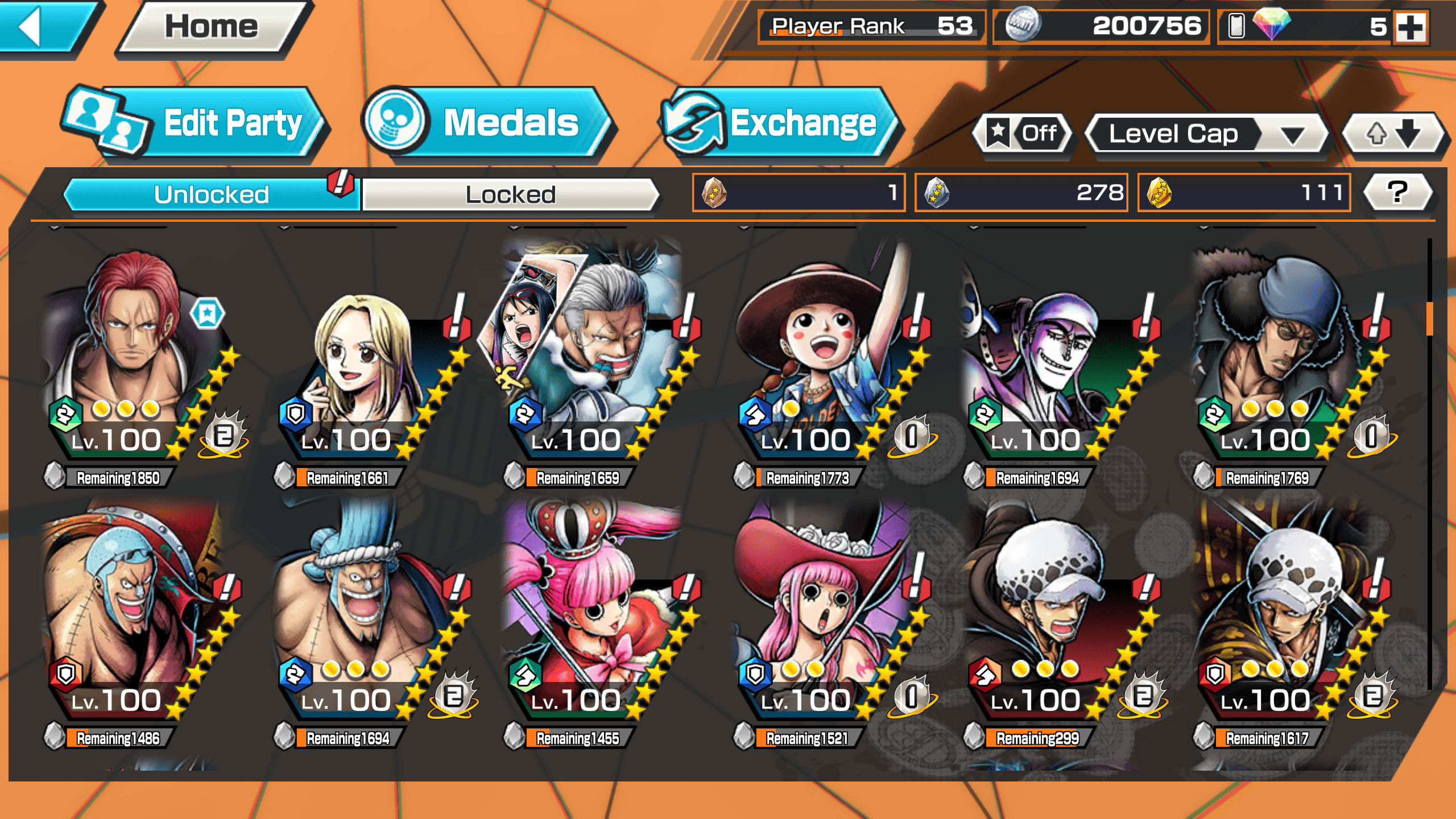Switch to the Locked tab
Screen dimensions: 1456x819
point(510,195)
